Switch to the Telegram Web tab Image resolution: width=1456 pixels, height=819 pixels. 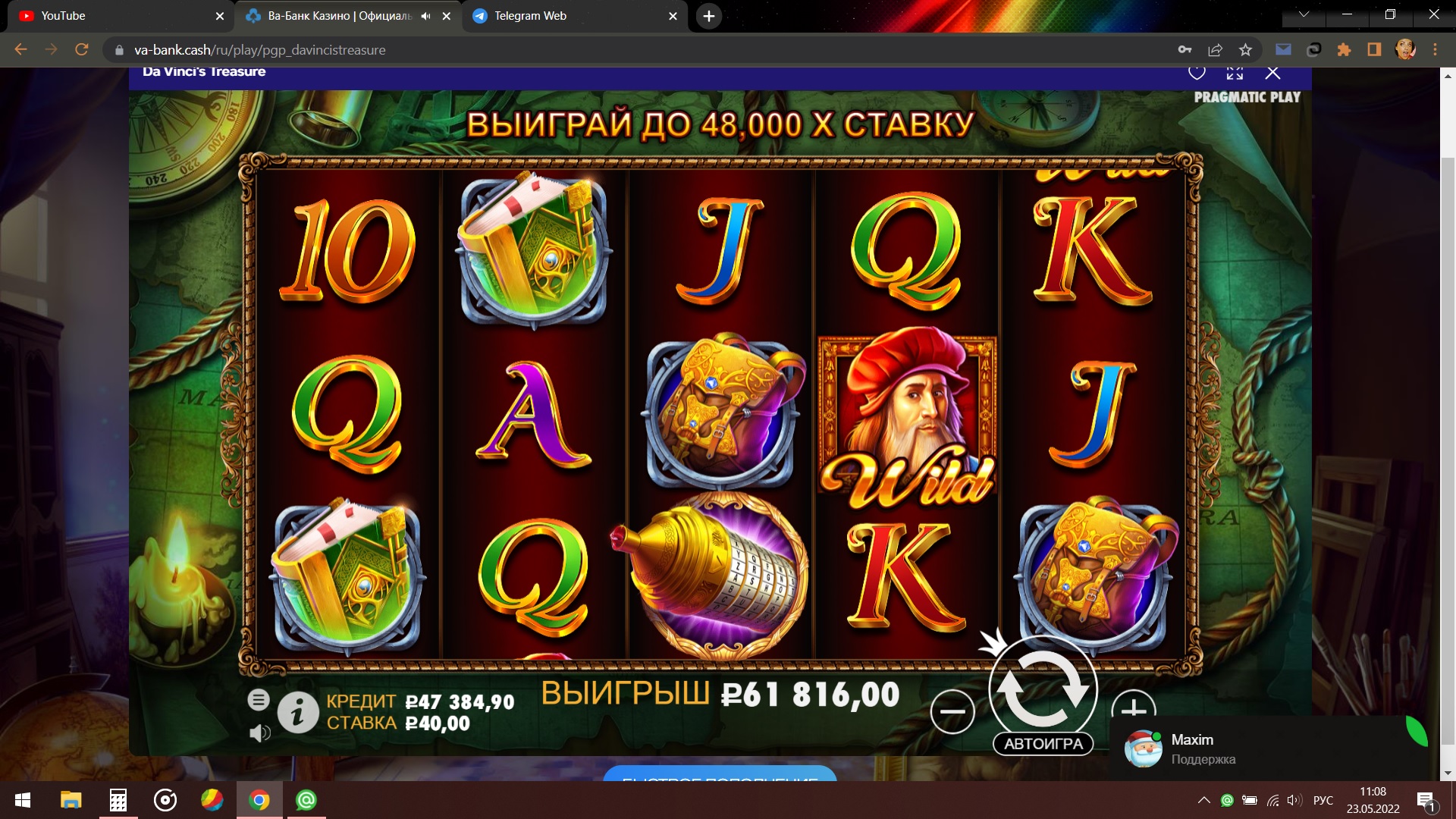coord(531,16)
